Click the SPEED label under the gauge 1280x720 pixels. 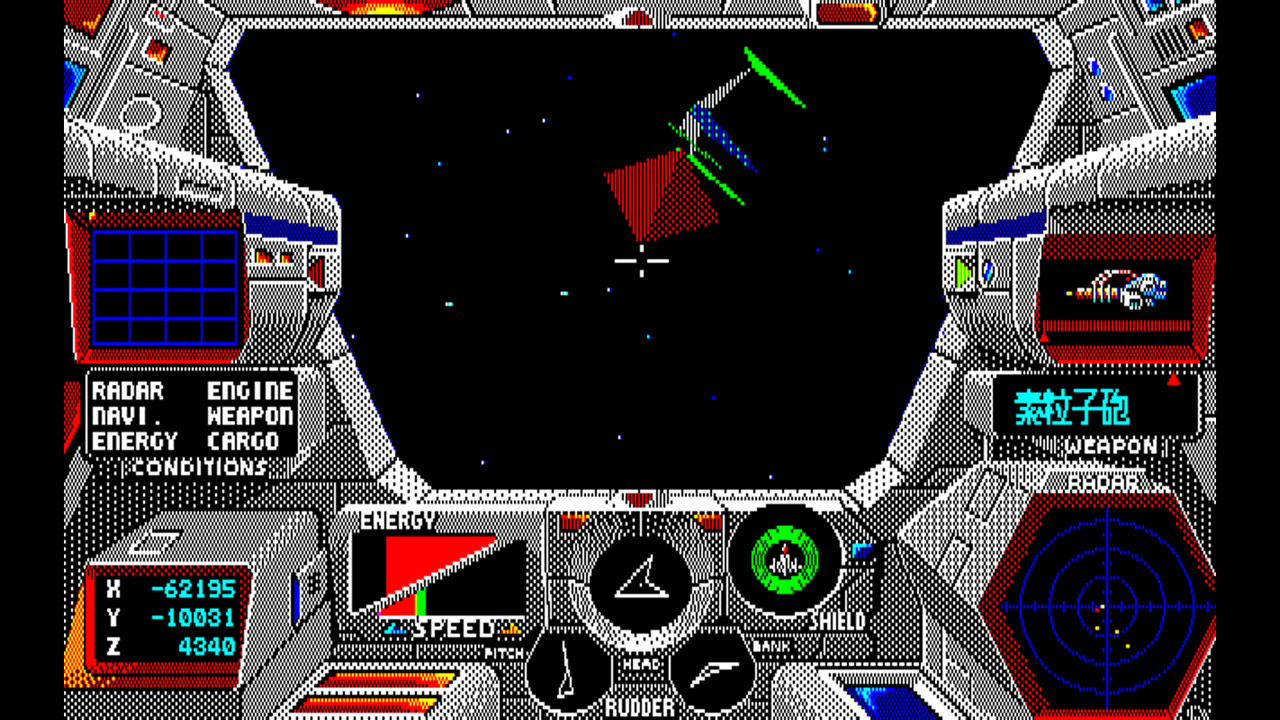pos(452,629)
